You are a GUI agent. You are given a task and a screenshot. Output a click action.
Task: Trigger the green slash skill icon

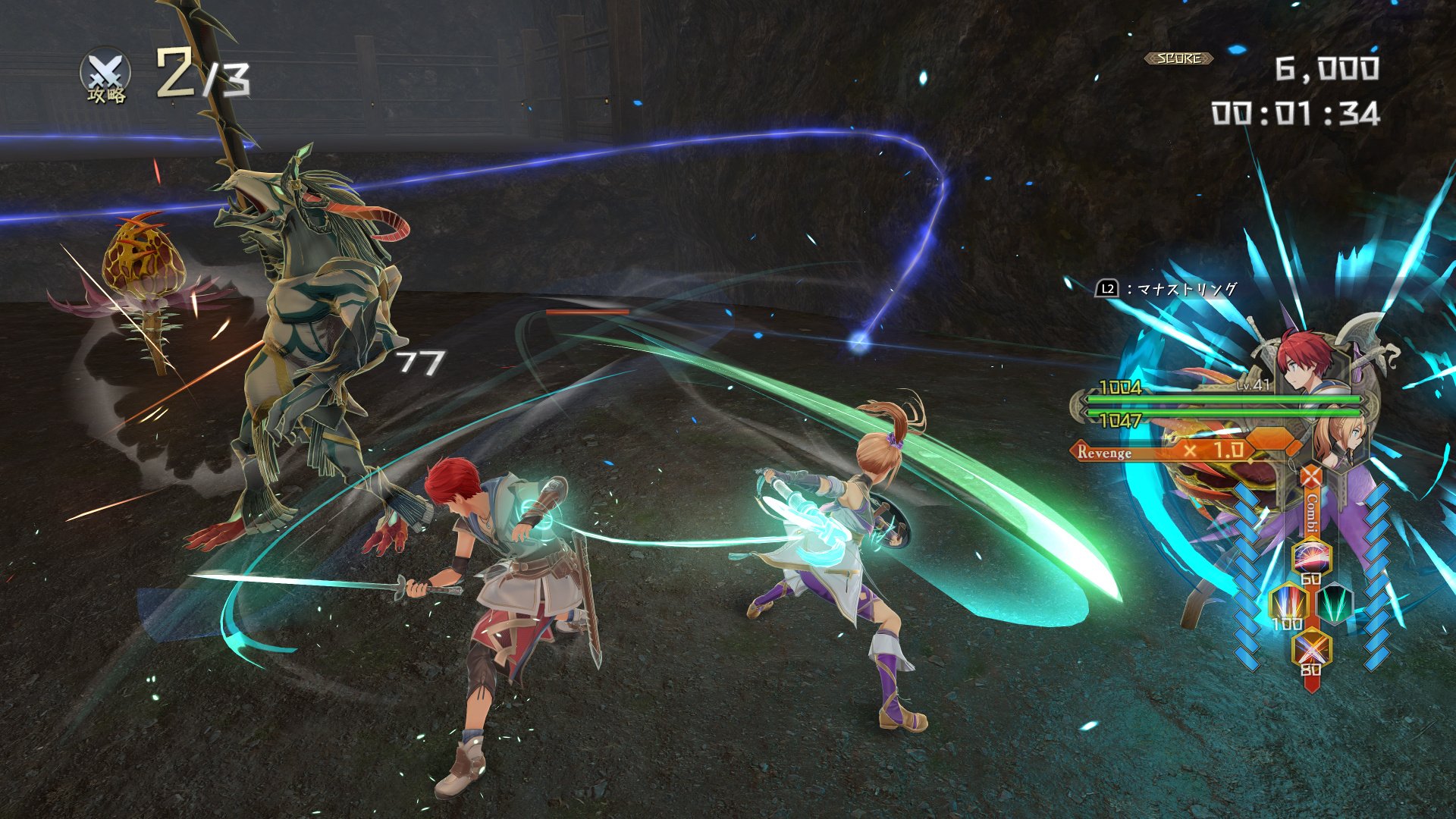click(x=1335, y=604)
